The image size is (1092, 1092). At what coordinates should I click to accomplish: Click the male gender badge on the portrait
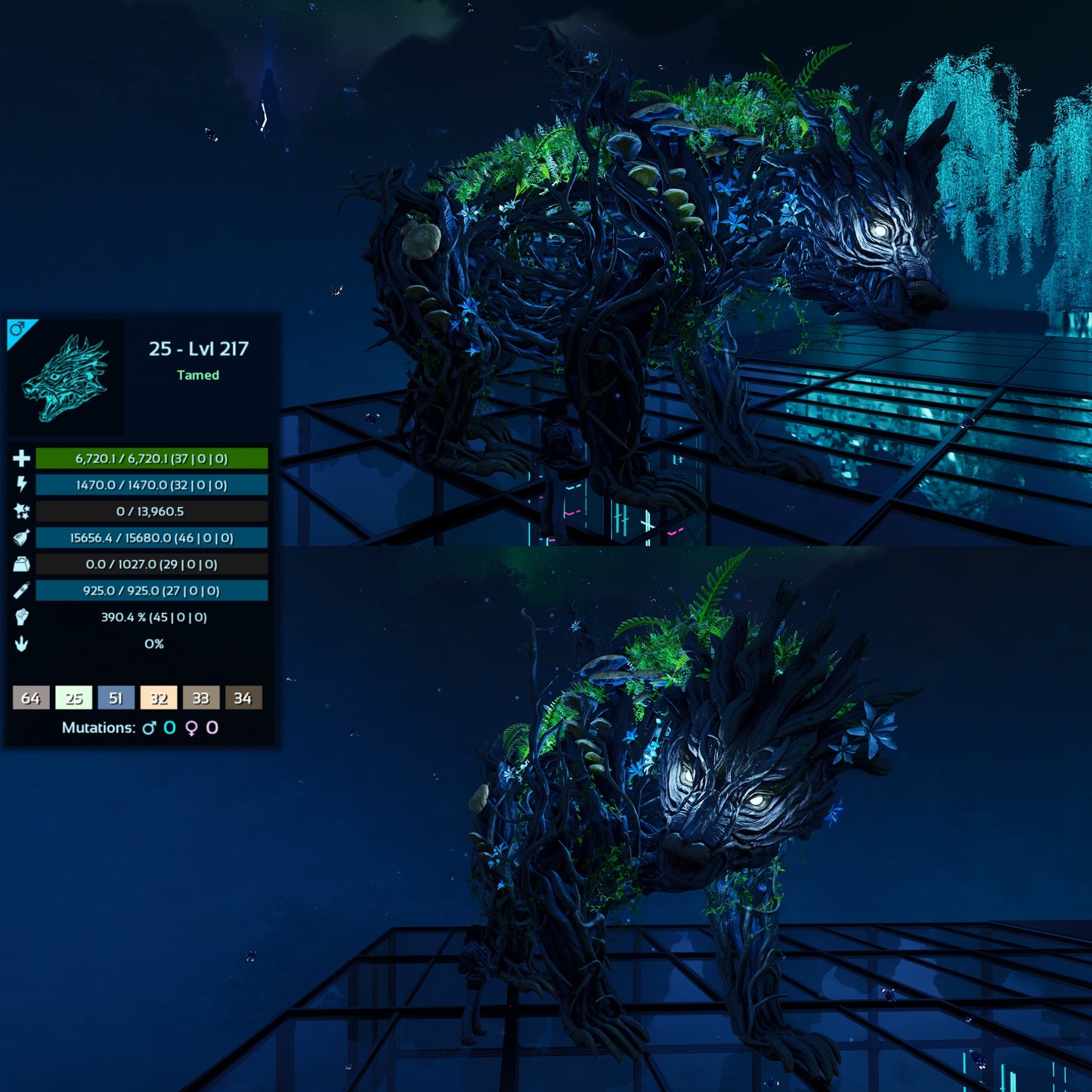click(17, 329)
